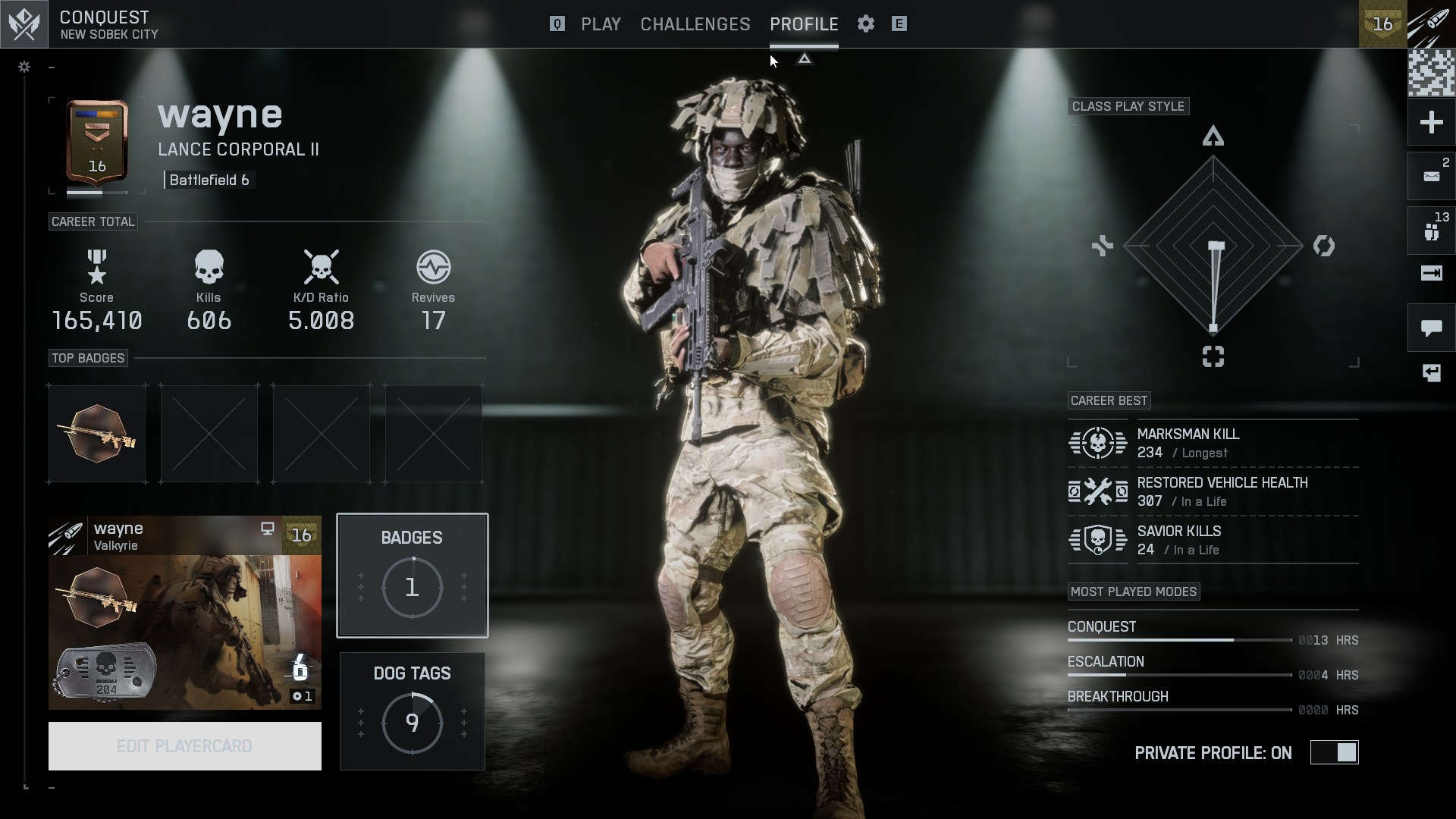Toggle the Private Profile switch
Screen dimensions: 1456x819
[x=1335, y=753]
